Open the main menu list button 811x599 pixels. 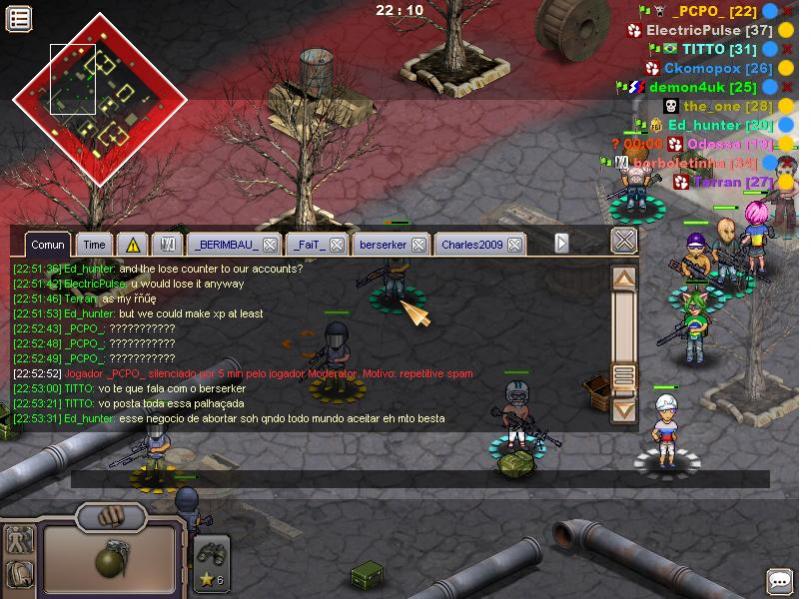[19, 17]
